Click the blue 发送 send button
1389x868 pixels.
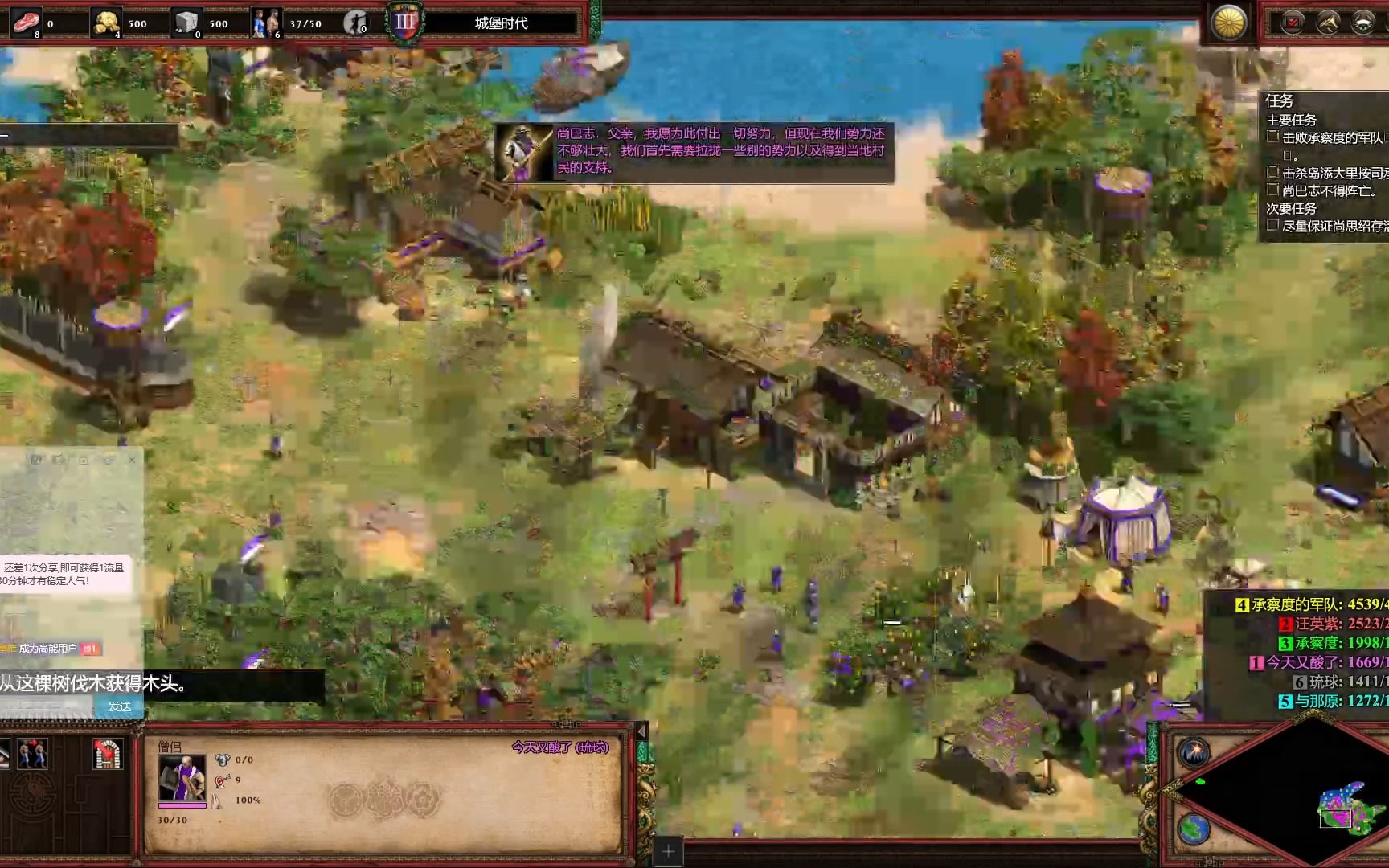click(x=119, y=706)
